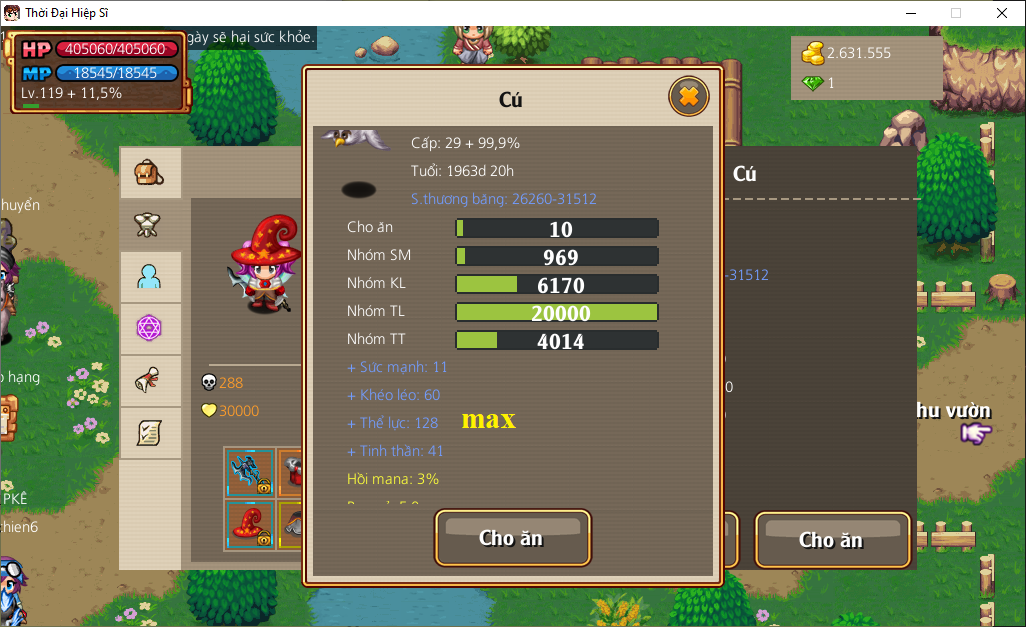Open the checklist paper tab
The image size is (1026, 627).
click(x=150, y=432)
